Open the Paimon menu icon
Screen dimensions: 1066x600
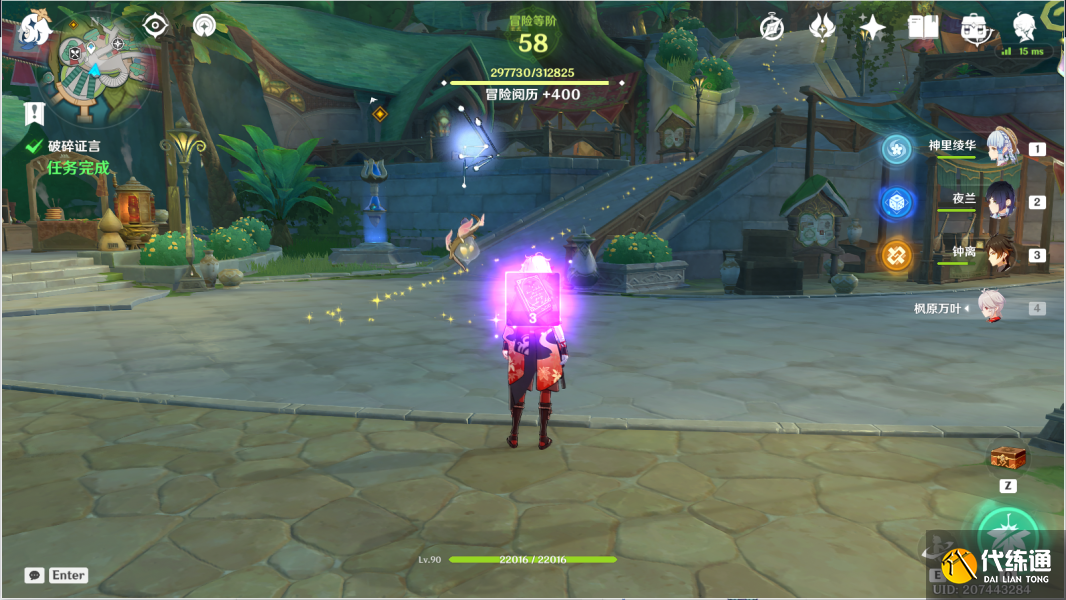[34, 28]
